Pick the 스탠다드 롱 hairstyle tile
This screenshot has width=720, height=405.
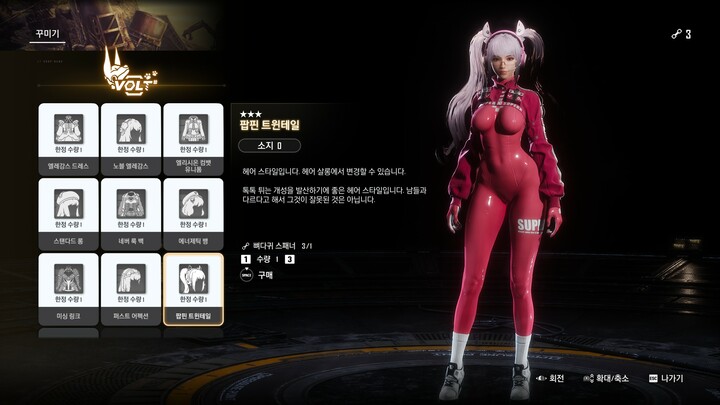(69, 213)
